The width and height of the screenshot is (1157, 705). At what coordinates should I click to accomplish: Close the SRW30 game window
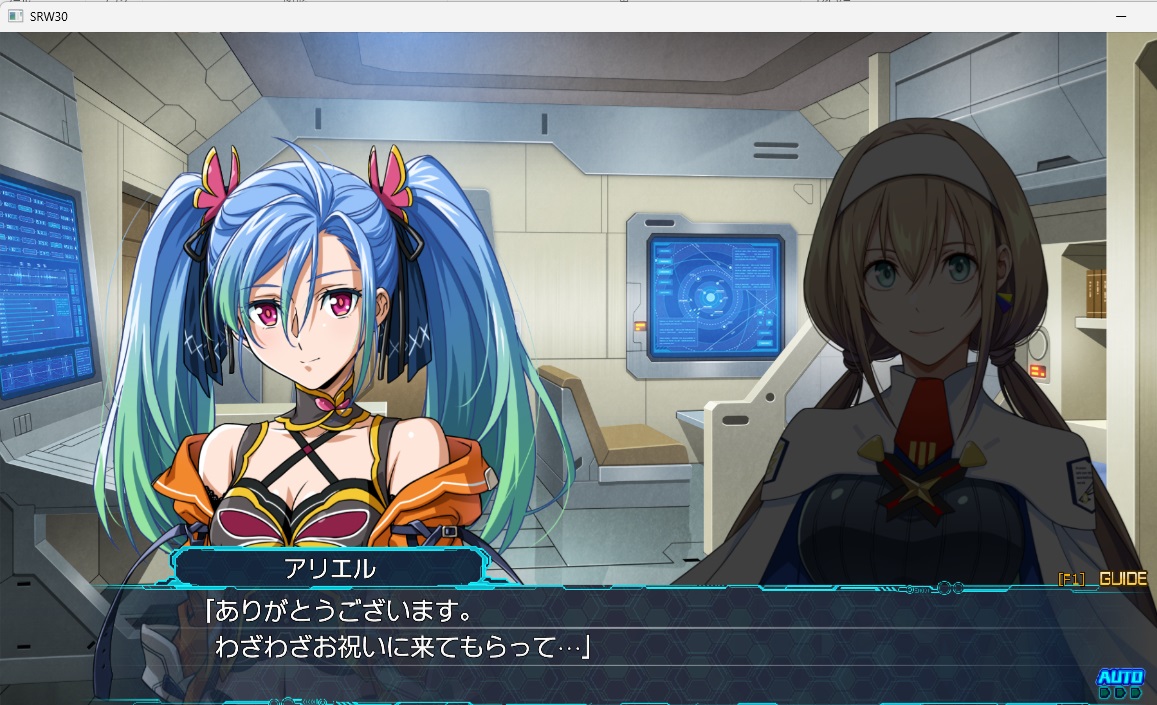1133,16
